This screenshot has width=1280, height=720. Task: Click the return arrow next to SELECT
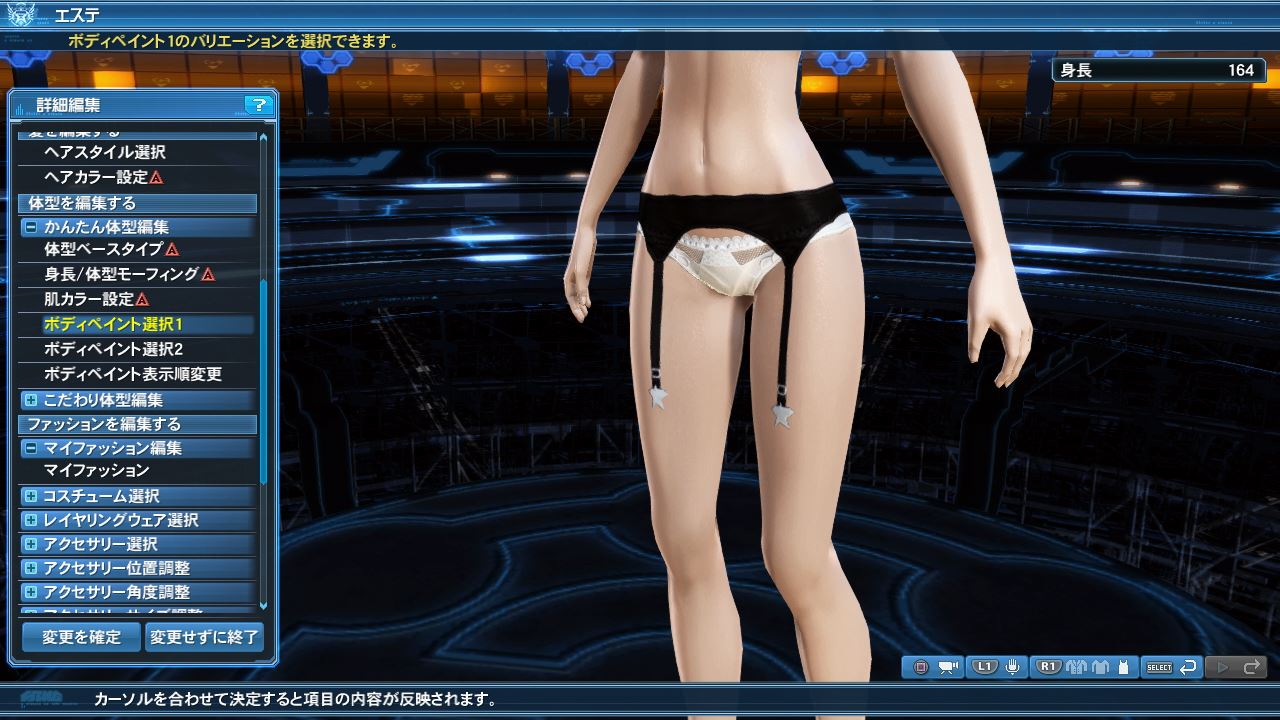[x=1188, y=666]
